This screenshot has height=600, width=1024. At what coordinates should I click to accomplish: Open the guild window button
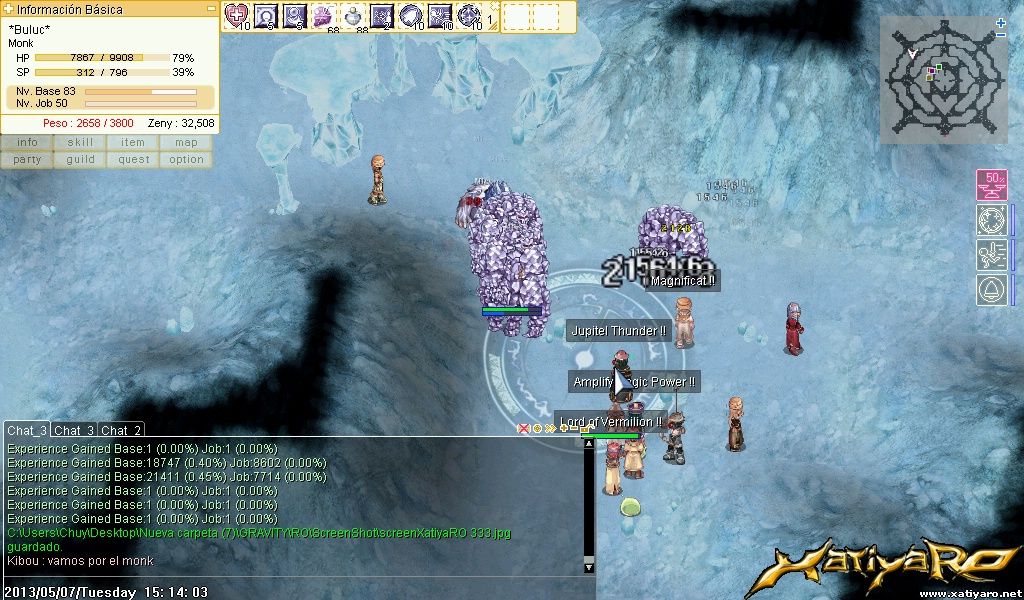click(80, 160)
